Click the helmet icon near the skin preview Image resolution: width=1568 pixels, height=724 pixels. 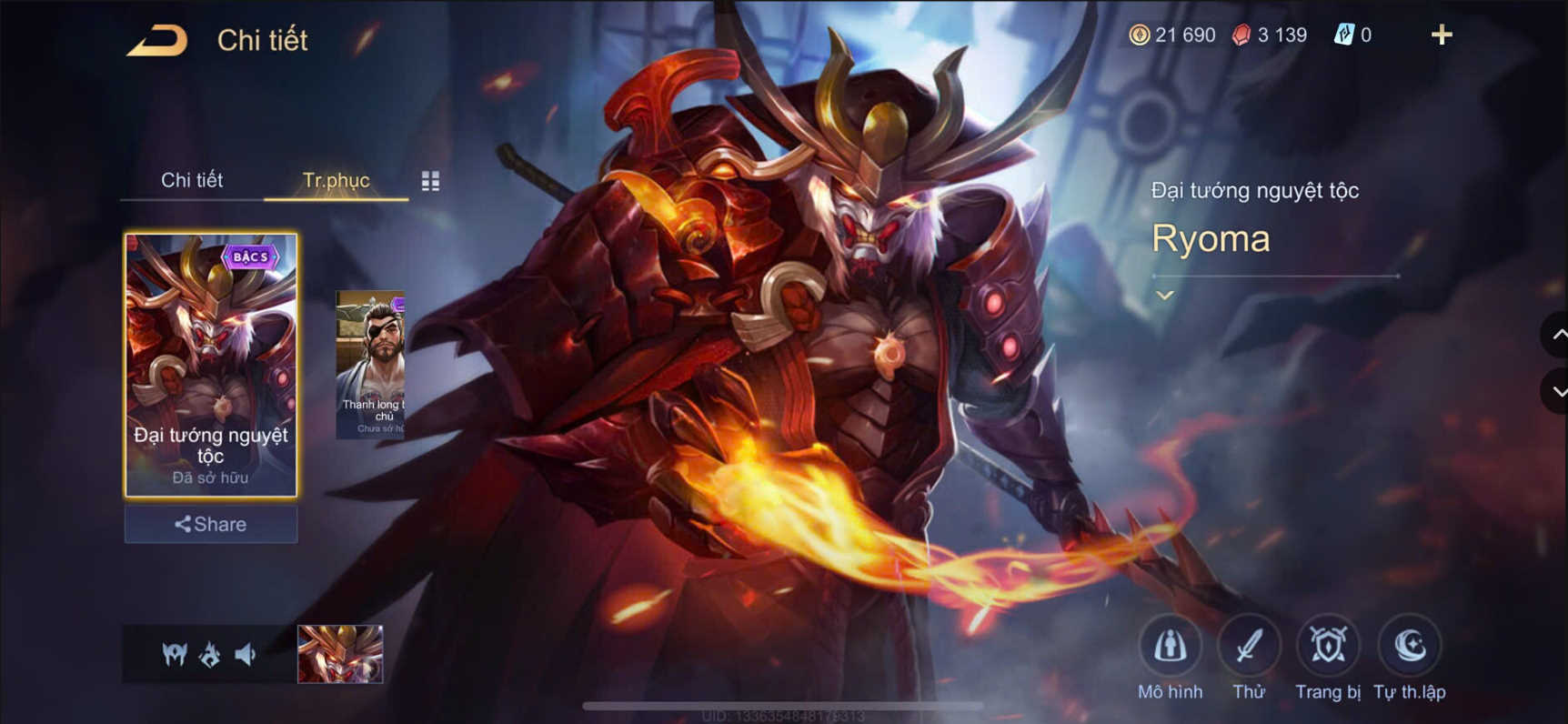pos(176,654)
